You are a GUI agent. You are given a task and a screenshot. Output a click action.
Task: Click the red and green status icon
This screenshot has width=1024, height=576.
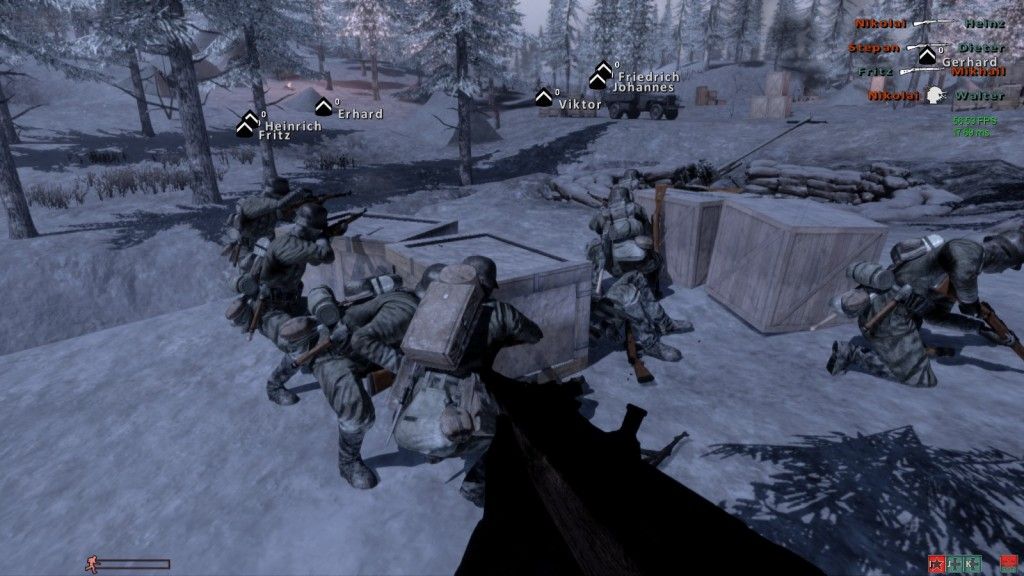pos(1008,564)
